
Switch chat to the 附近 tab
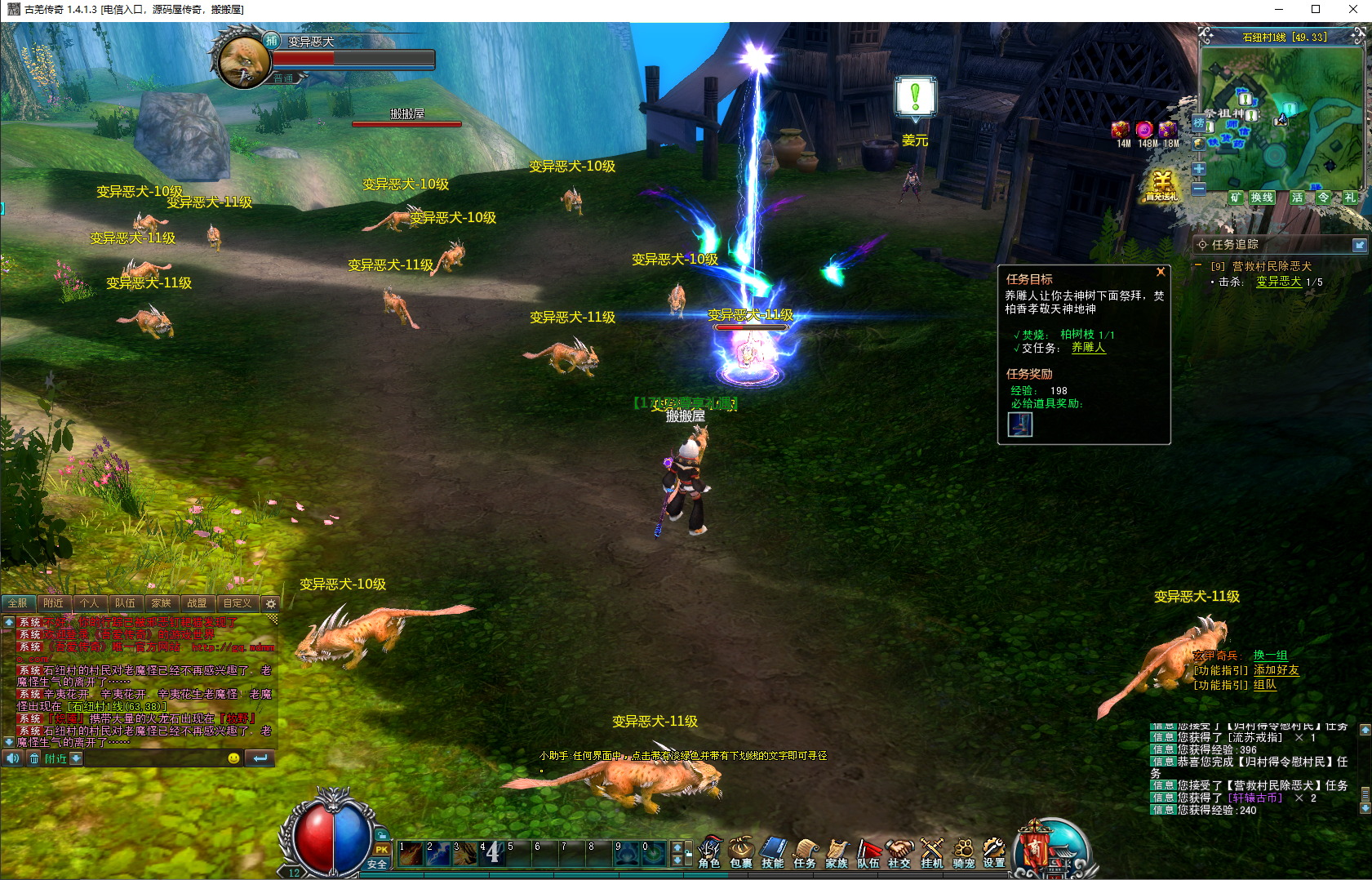[x=54, y=603]
